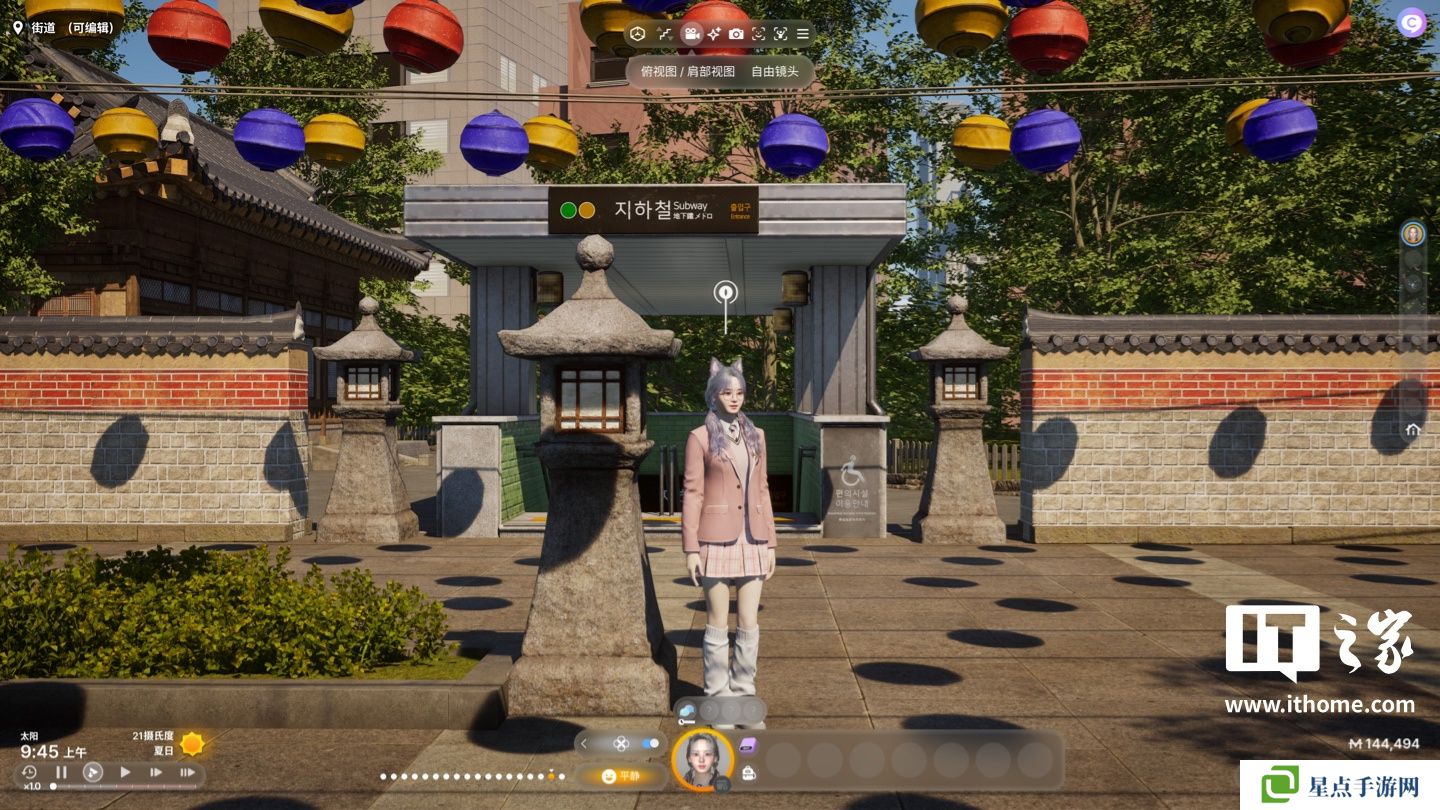Click the 平静 mood button
The width and height of the screenshot is (1440, 810).
[621, 775]
